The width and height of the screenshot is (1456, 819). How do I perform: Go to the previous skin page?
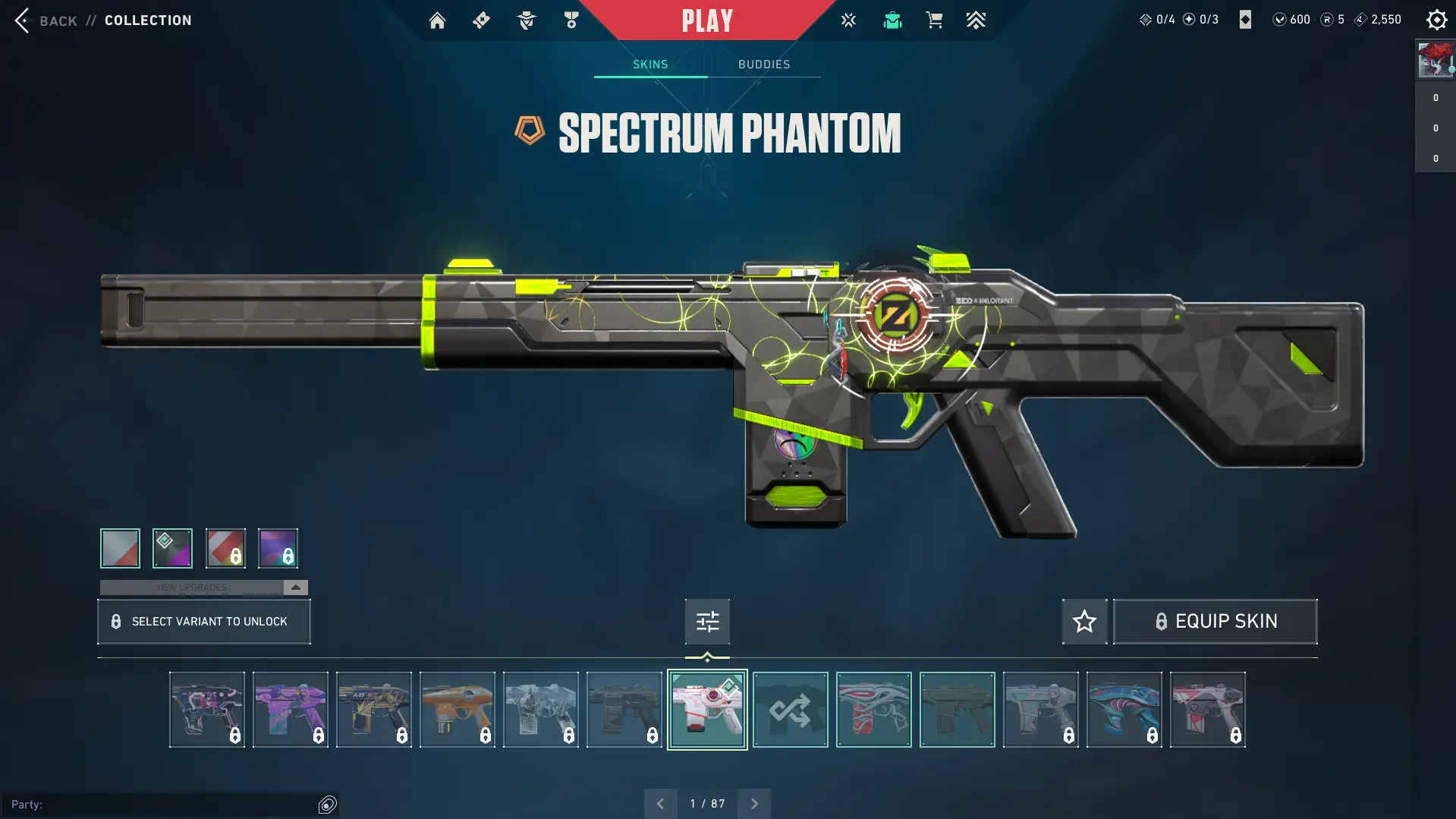pos(660,804)
